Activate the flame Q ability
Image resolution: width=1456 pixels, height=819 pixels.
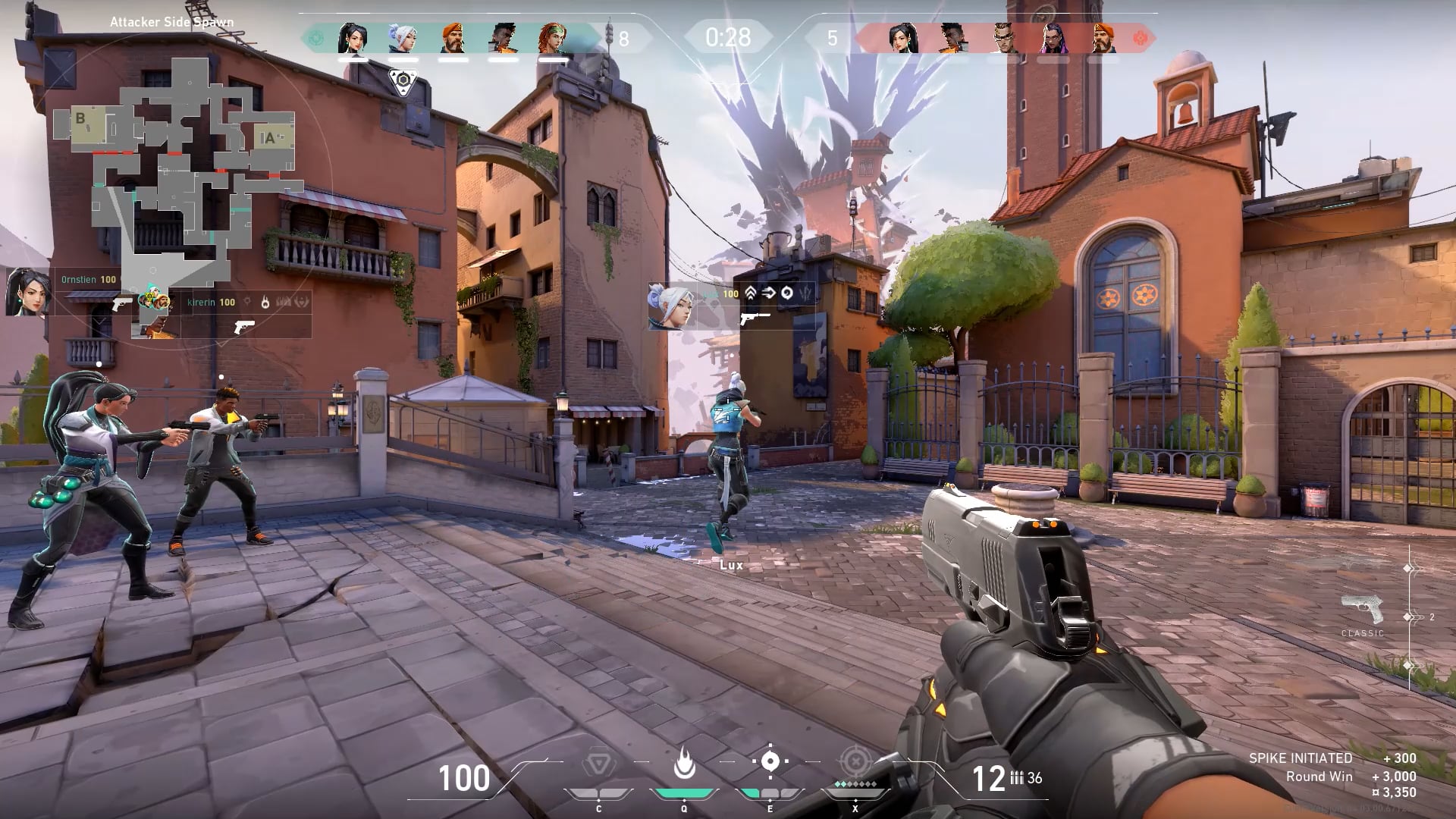[x=684, y=763]
